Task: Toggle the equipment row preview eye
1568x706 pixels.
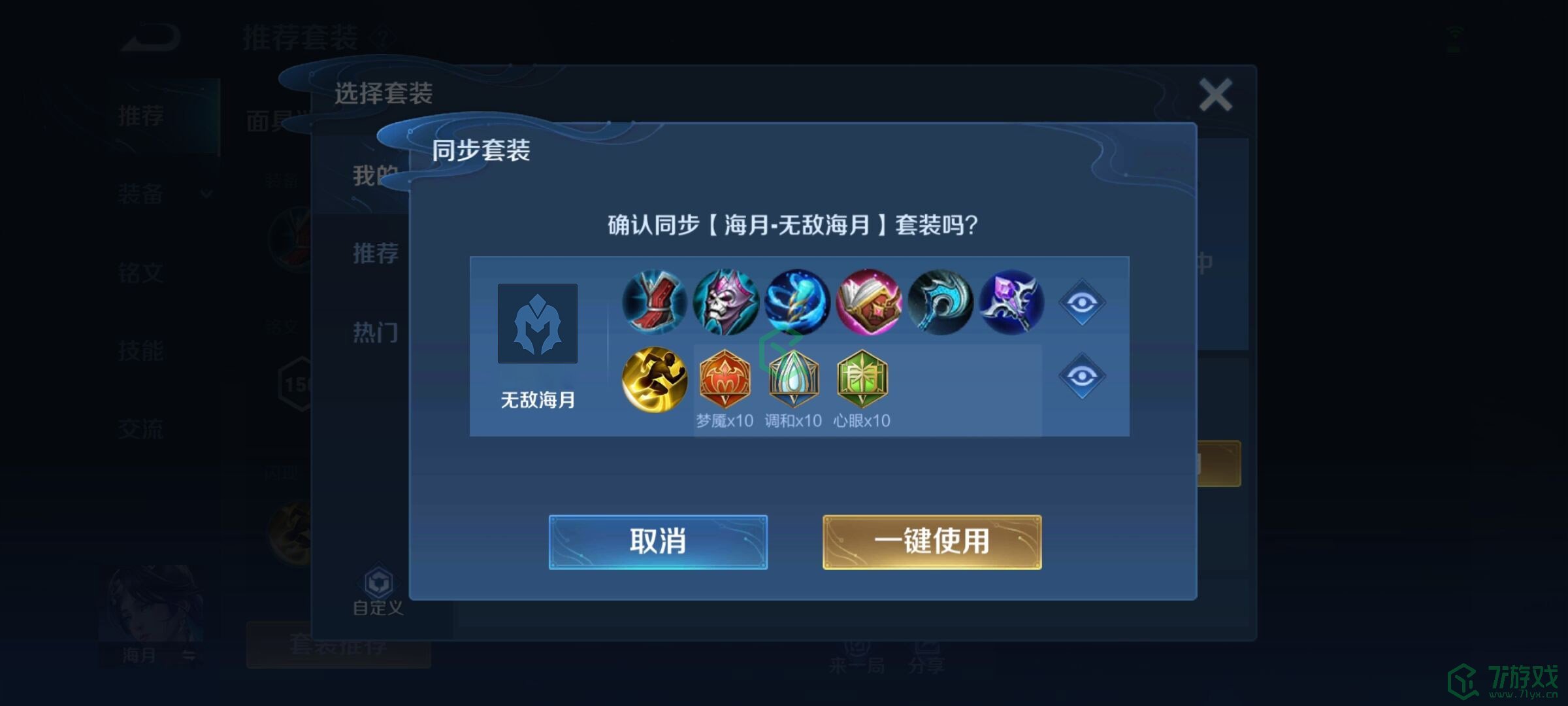Action: tap(1081, 302)
